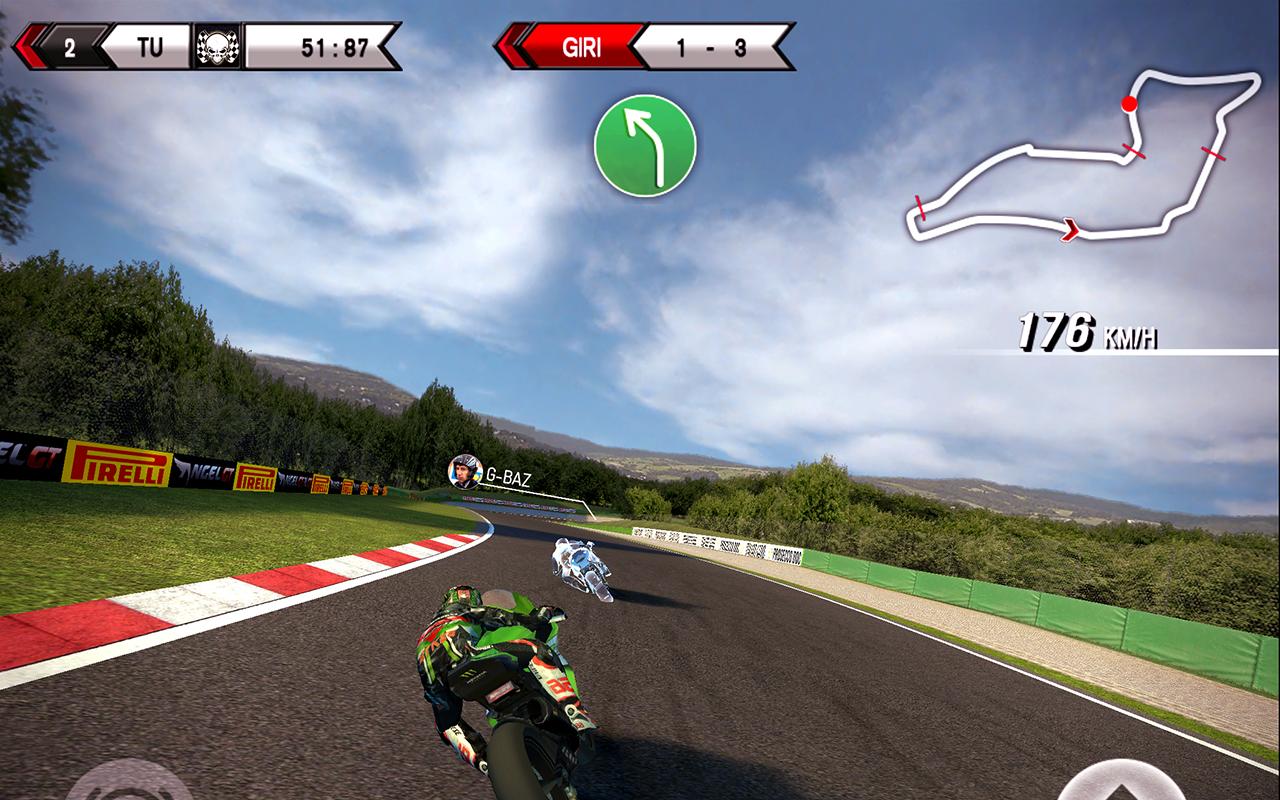Screen dimensions: 1280x800
Task: Select the GIRI lap tab
Action: pyautogui.click(x=583, y=44)
